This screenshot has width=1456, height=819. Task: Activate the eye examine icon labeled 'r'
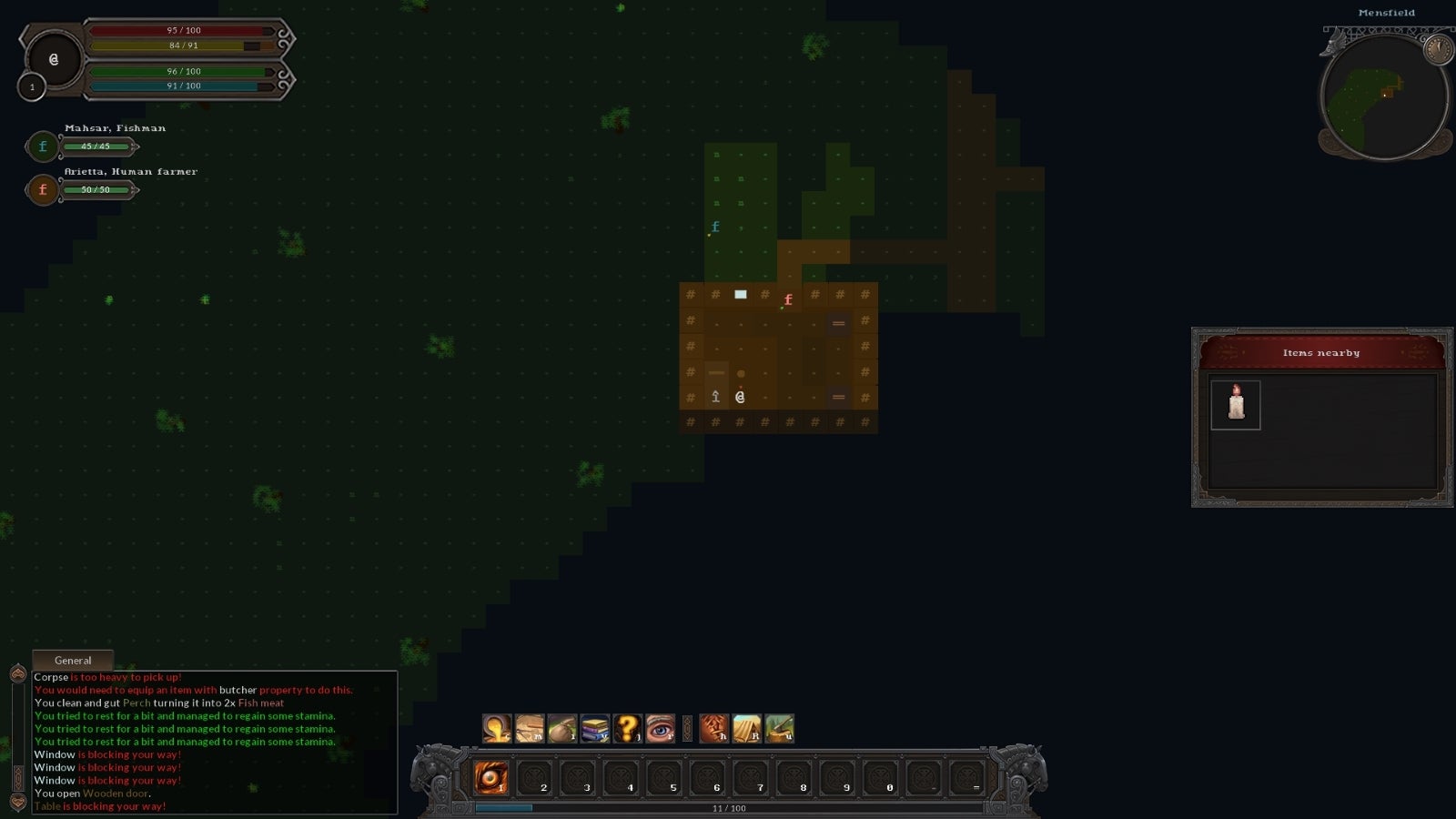click(x=659, y=728)
